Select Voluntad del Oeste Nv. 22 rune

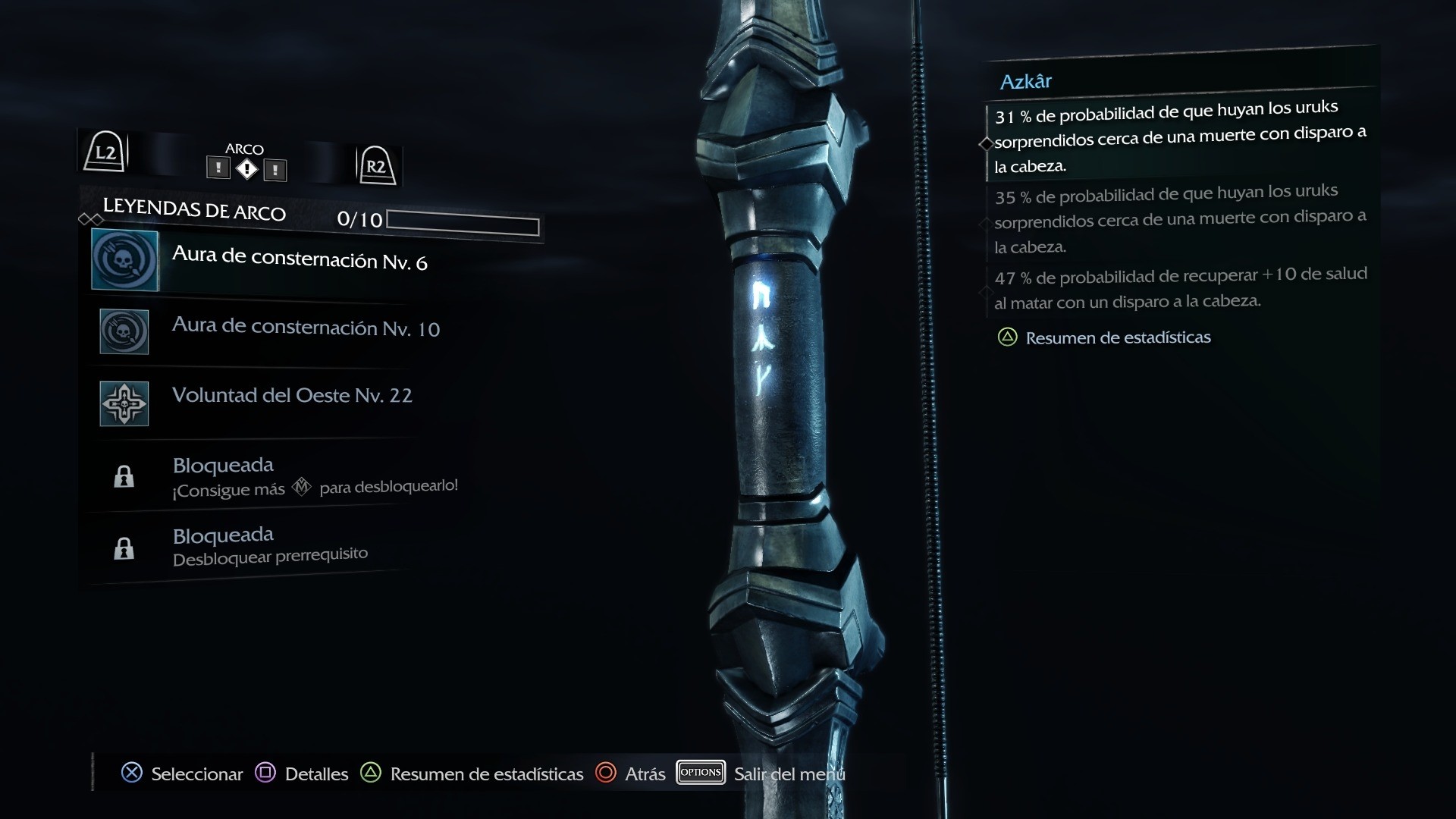[x=292, y=396]
